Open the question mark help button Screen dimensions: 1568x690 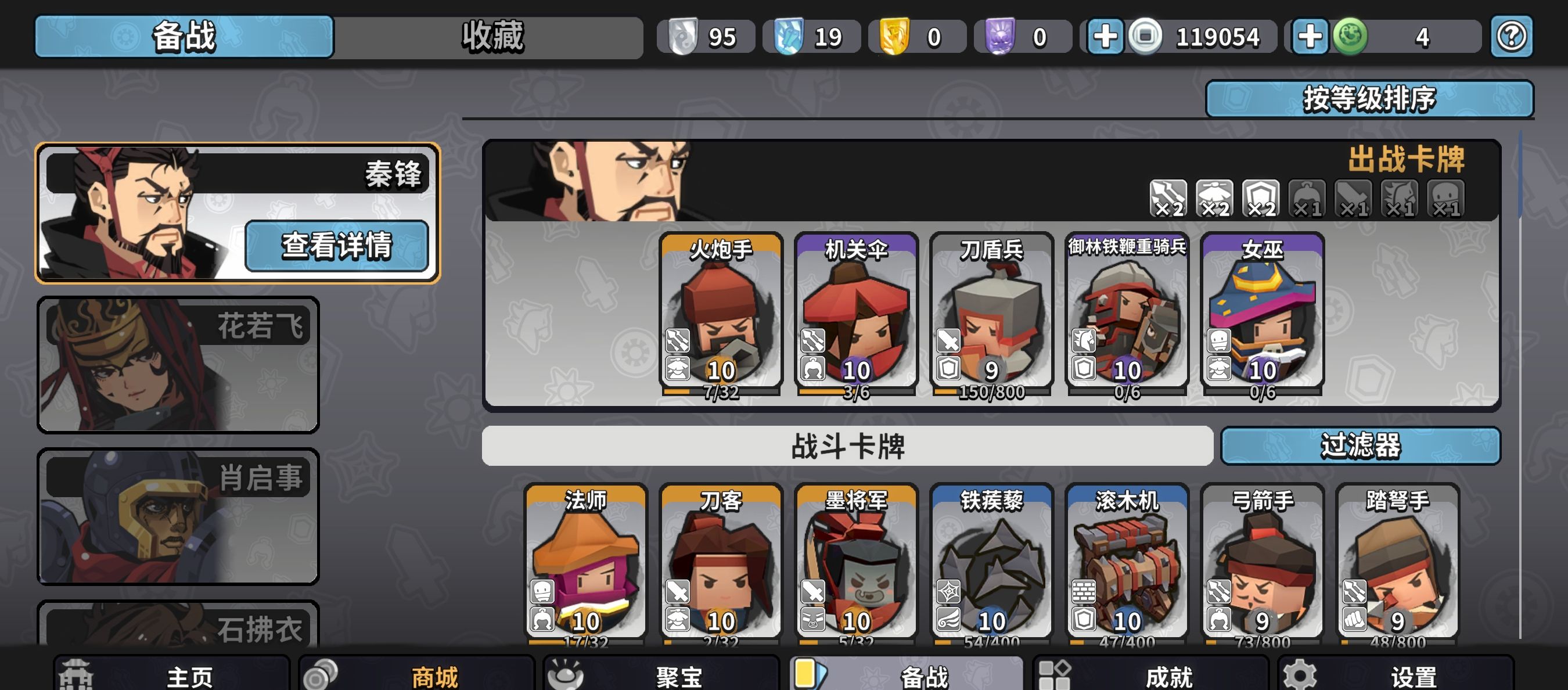pyautogui.click(x=1511, y=37)
